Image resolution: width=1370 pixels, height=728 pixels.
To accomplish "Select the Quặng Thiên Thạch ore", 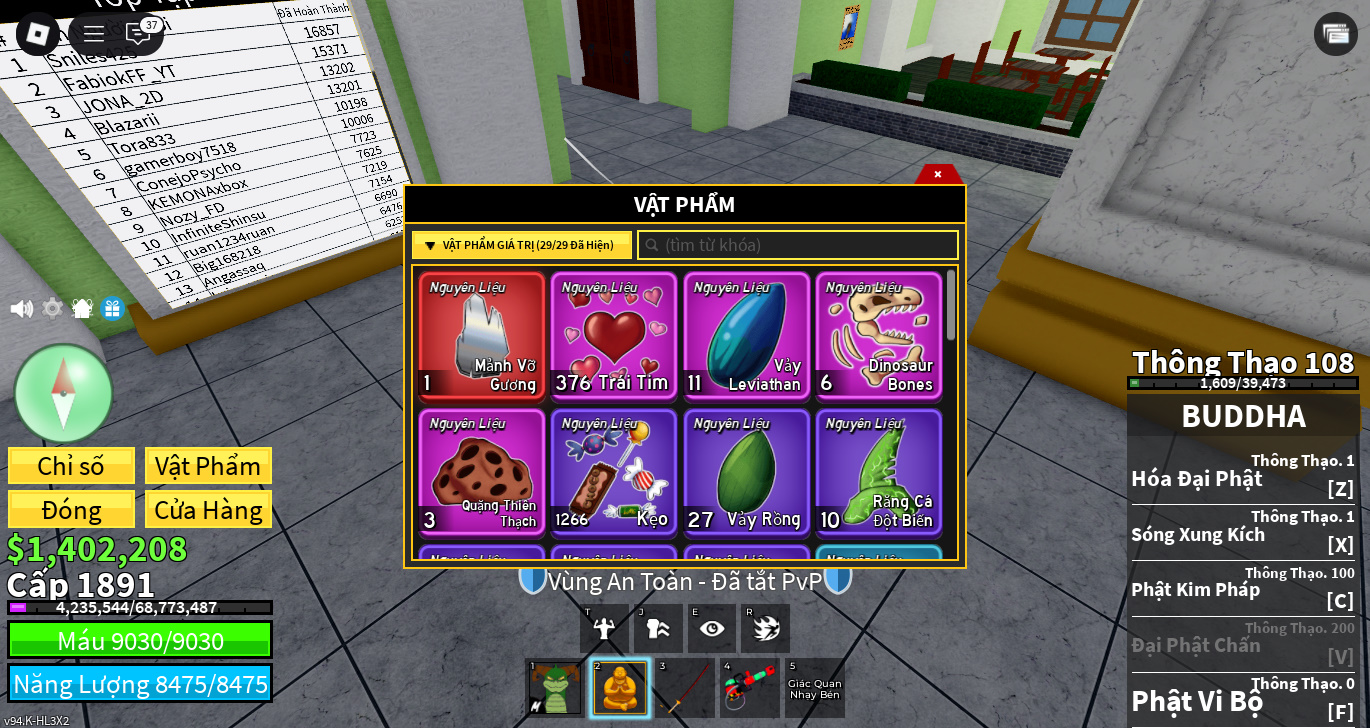I will coord(482,472).
